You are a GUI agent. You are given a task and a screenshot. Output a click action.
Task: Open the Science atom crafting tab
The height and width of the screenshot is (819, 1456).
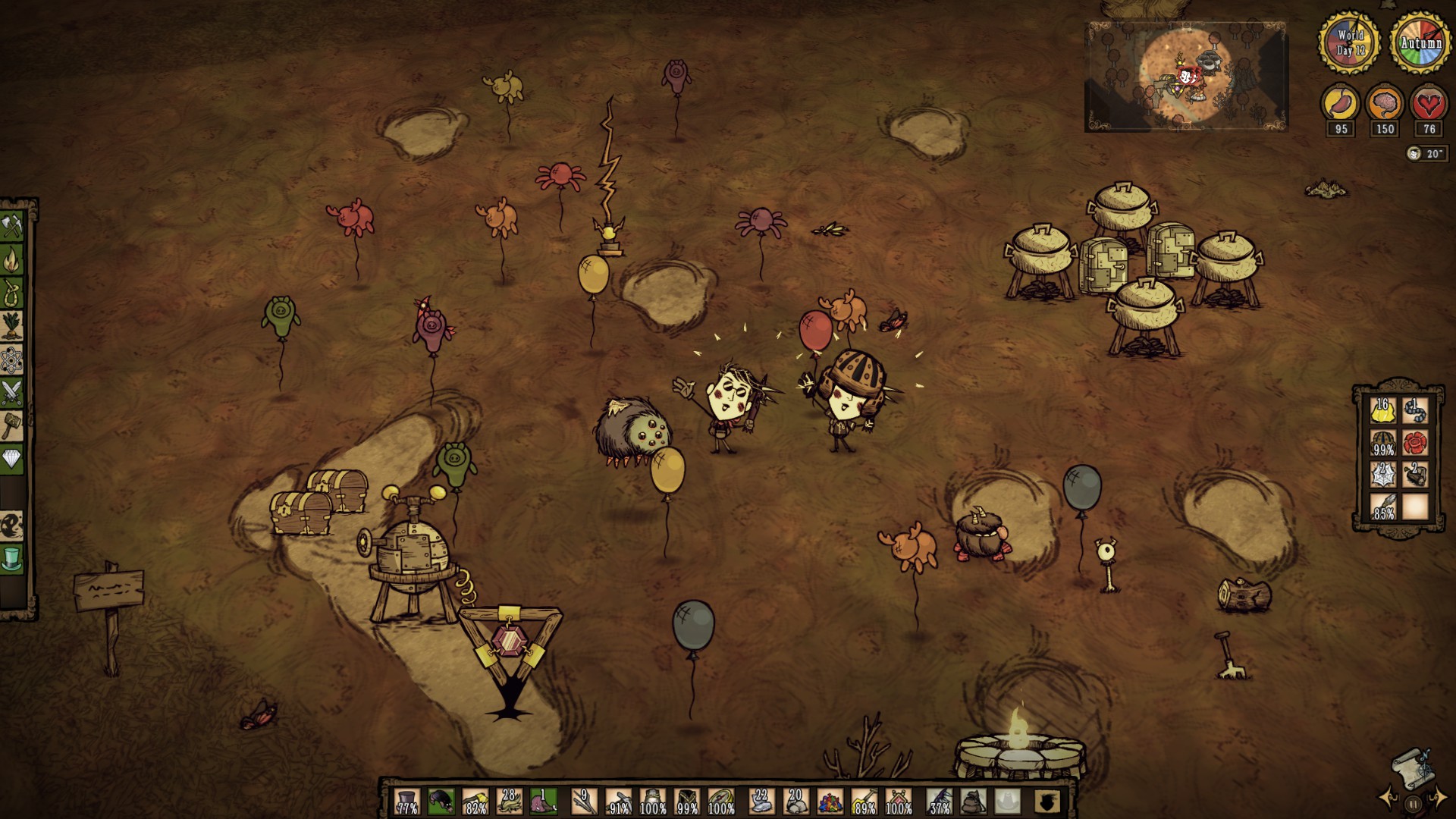point(13,359)
